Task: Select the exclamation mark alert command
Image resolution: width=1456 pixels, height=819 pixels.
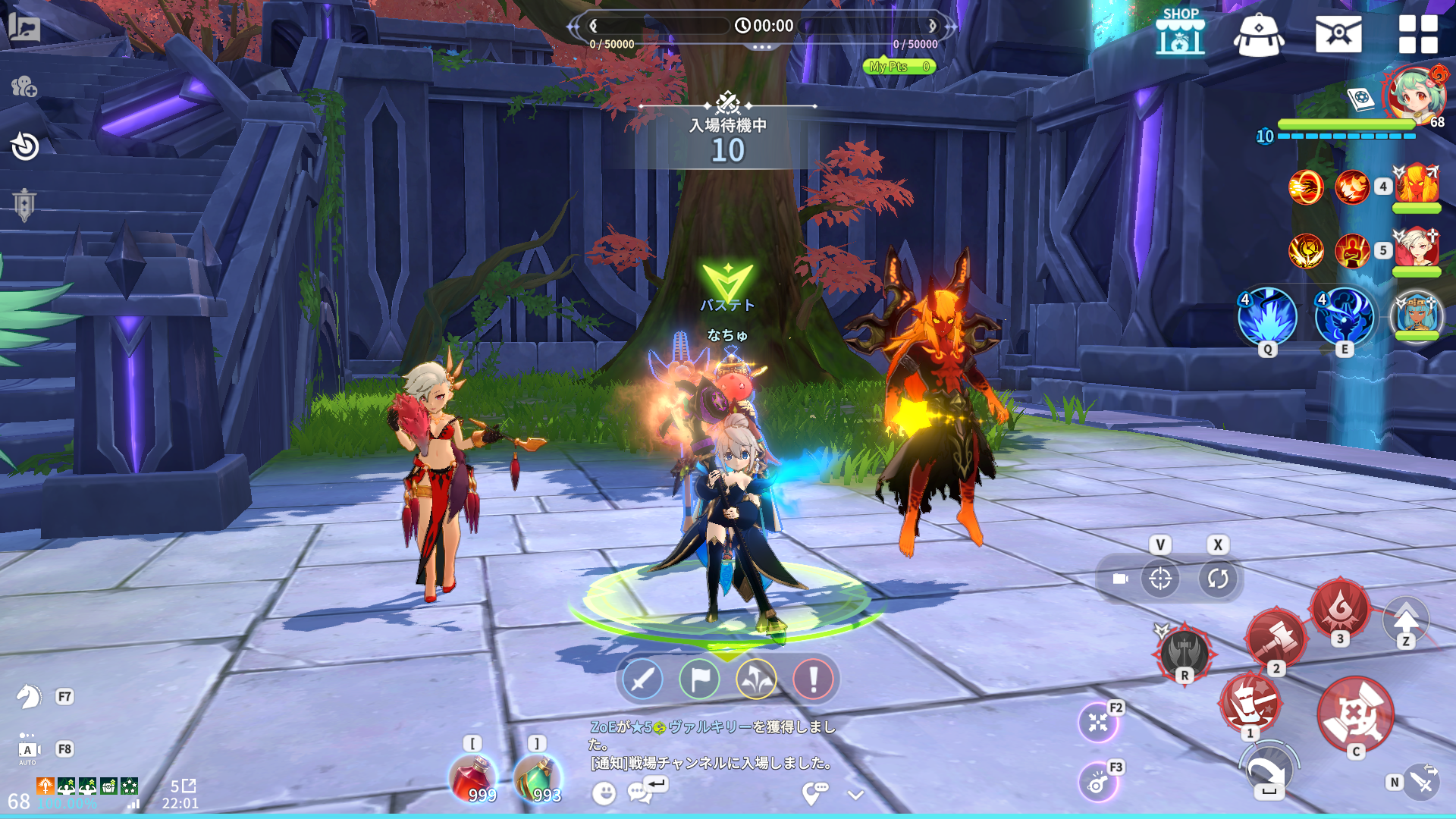Action: tap(813, 679)
